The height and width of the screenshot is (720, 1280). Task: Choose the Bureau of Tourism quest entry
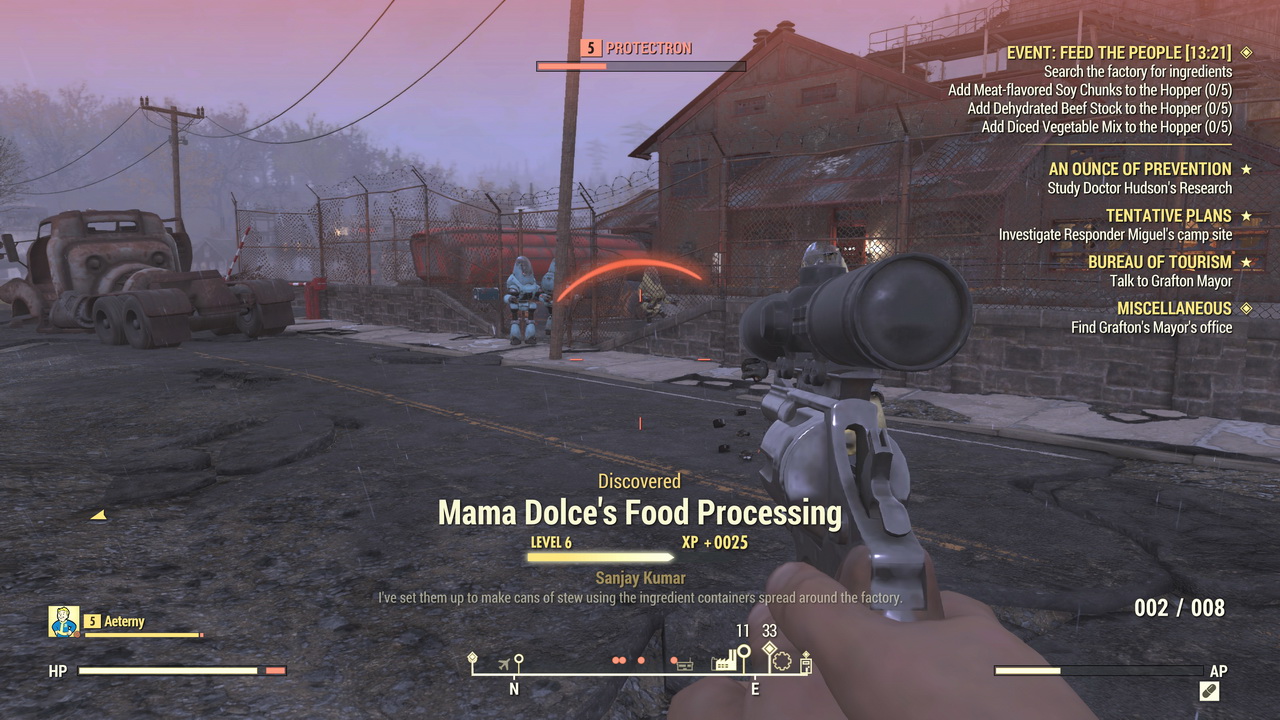coord(1160,262)
